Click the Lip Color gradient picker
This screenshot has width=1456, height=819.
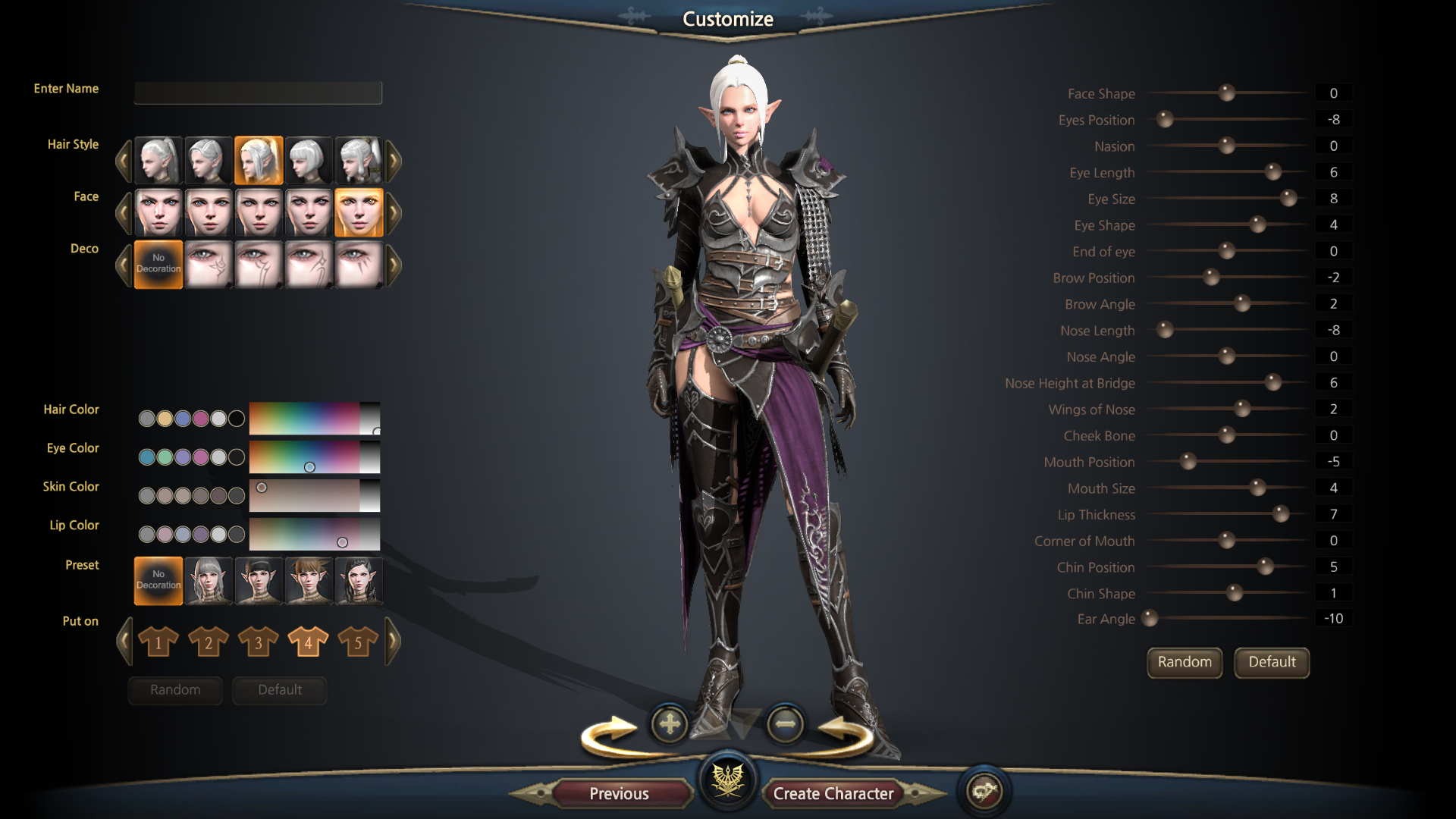coord(314,534)
